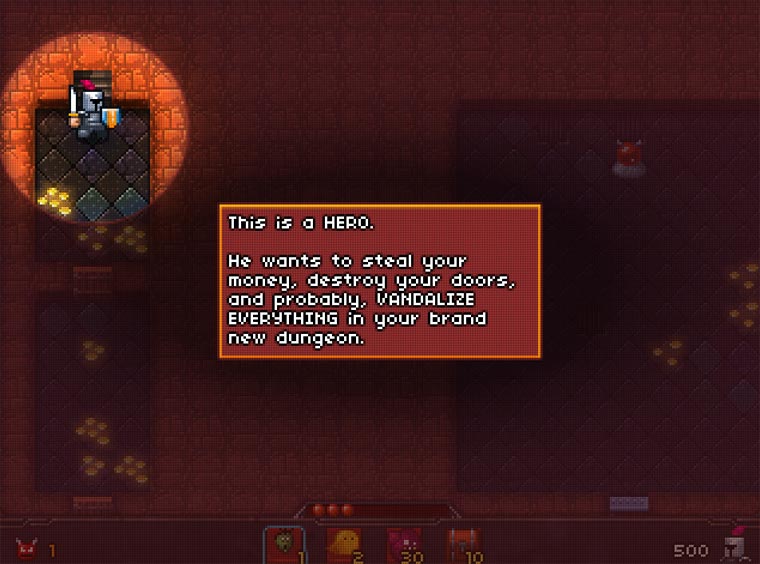Pick the pink spiky monster slot
The width and height of the screenshot is (760, 564).
(403, 545)
